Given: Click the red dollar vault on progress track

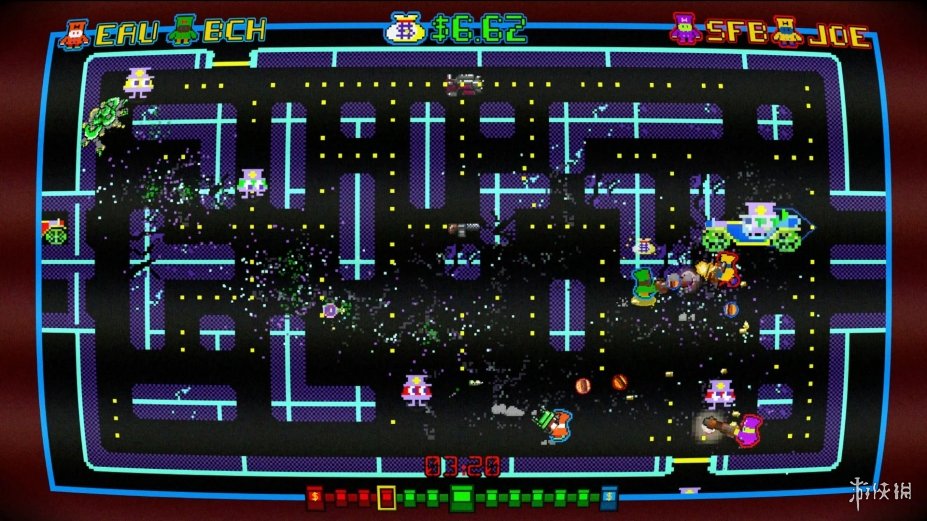Looking at the screenshot, I should click(x=315, y=496).
